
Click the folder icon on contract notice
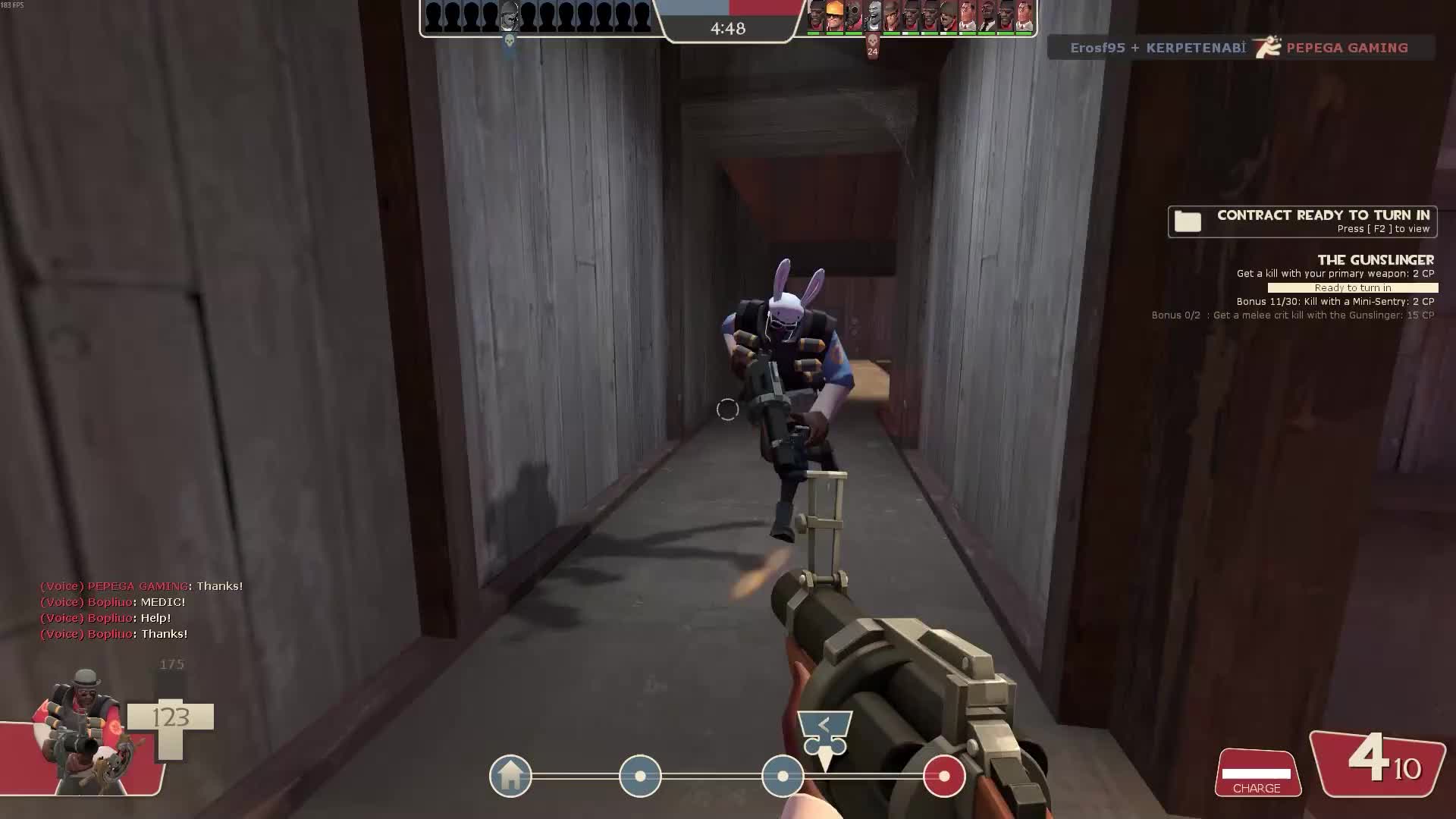1188,221
